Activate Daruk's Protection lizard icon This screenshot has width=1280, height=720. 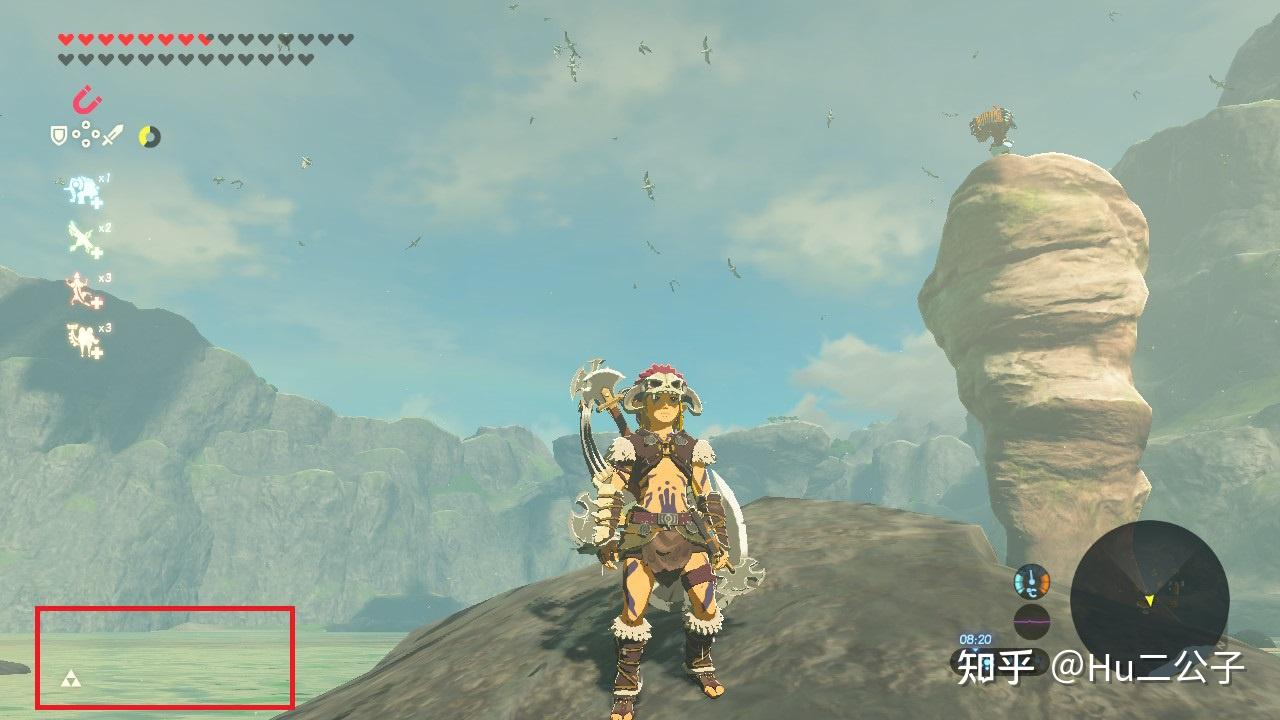point(82,290)
